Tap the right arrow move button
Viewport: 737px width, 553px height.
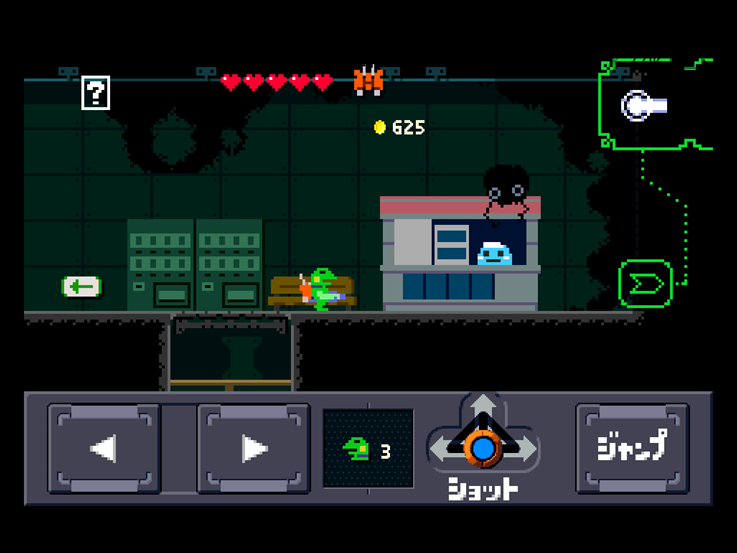point(253,448)
